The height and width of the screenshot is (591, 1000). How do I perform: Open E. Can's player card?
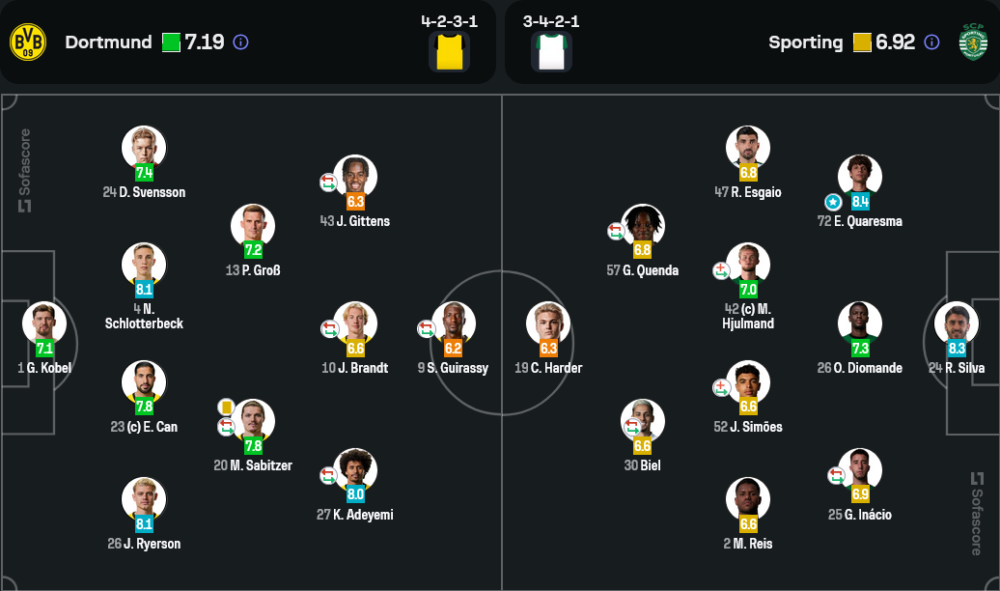(144, 382)
